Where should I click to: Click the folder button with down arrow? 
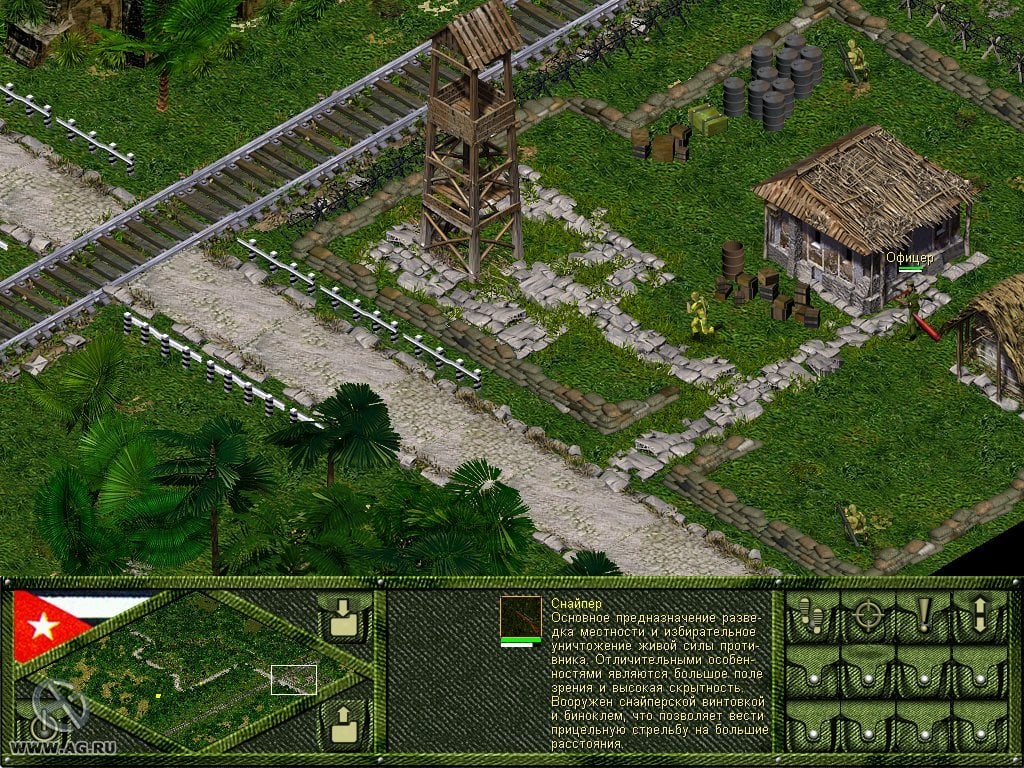(343, 619)
